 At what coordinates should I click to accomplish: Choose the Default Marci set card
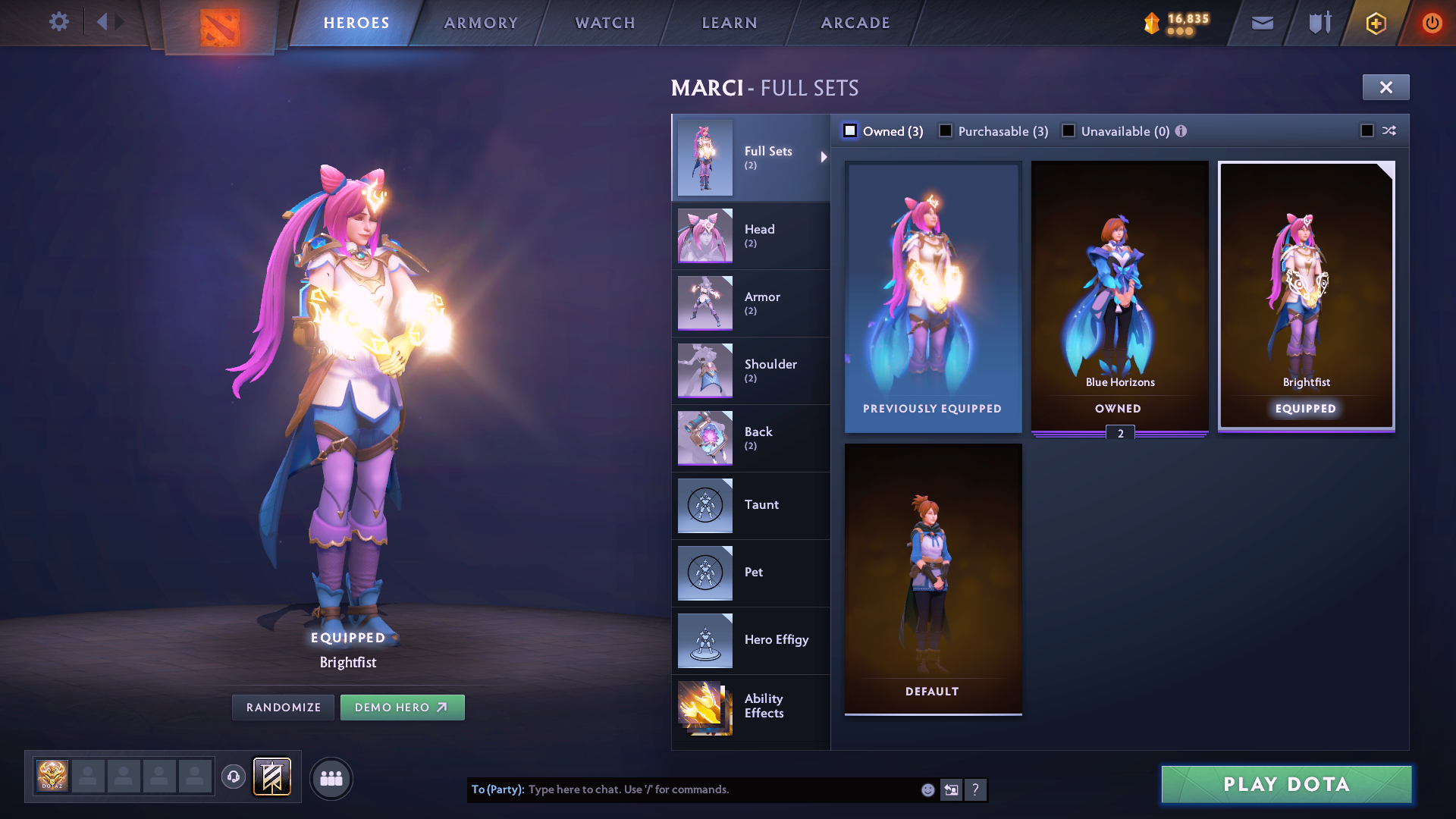[933, 578]
